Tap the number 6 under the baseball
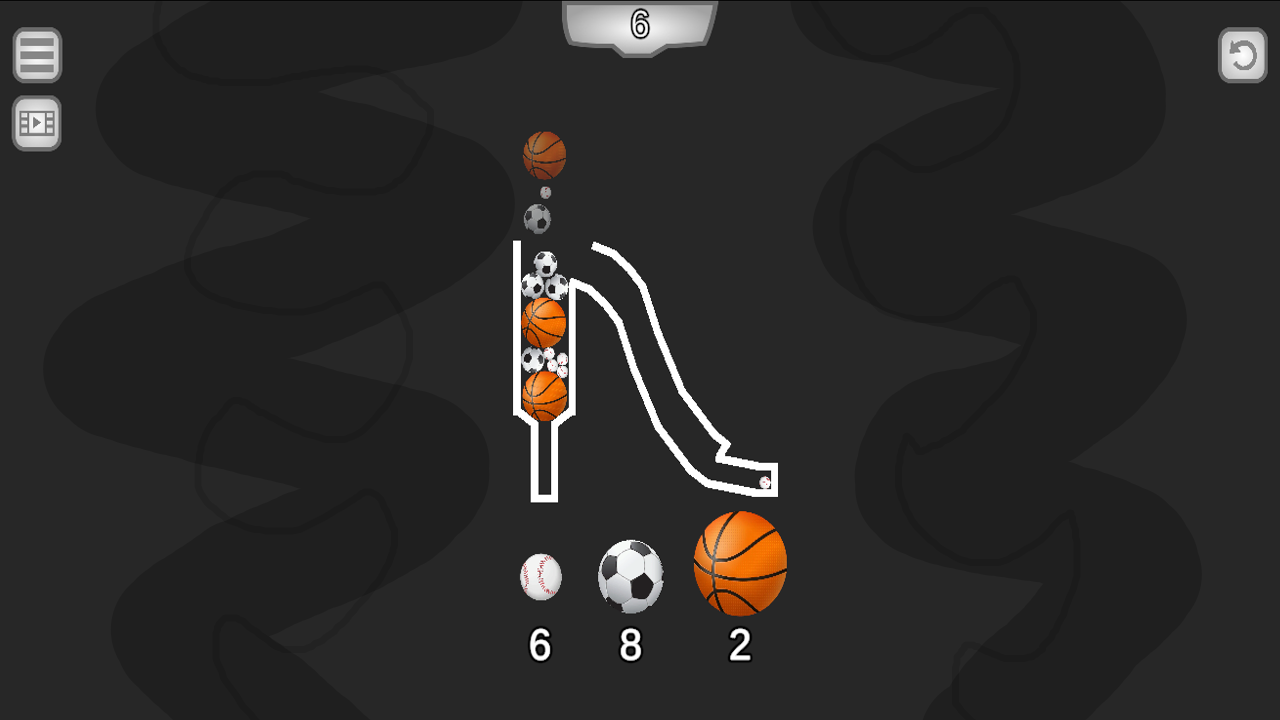The height and width of the screenshot is (720, 1280). 540,645
